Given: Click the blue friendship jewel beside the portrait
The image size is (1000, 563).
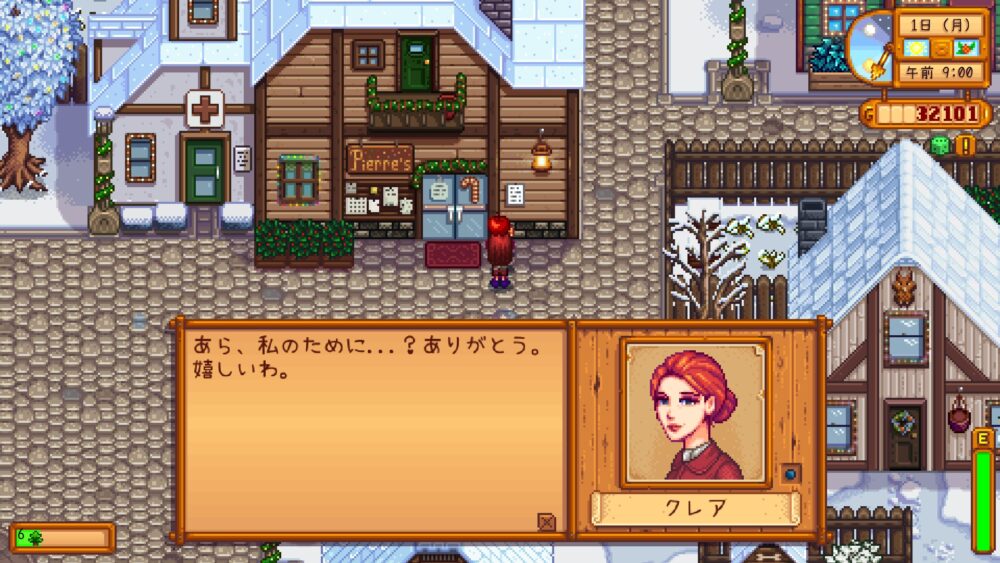Looking at the screenshot, I should pos(789,474).
